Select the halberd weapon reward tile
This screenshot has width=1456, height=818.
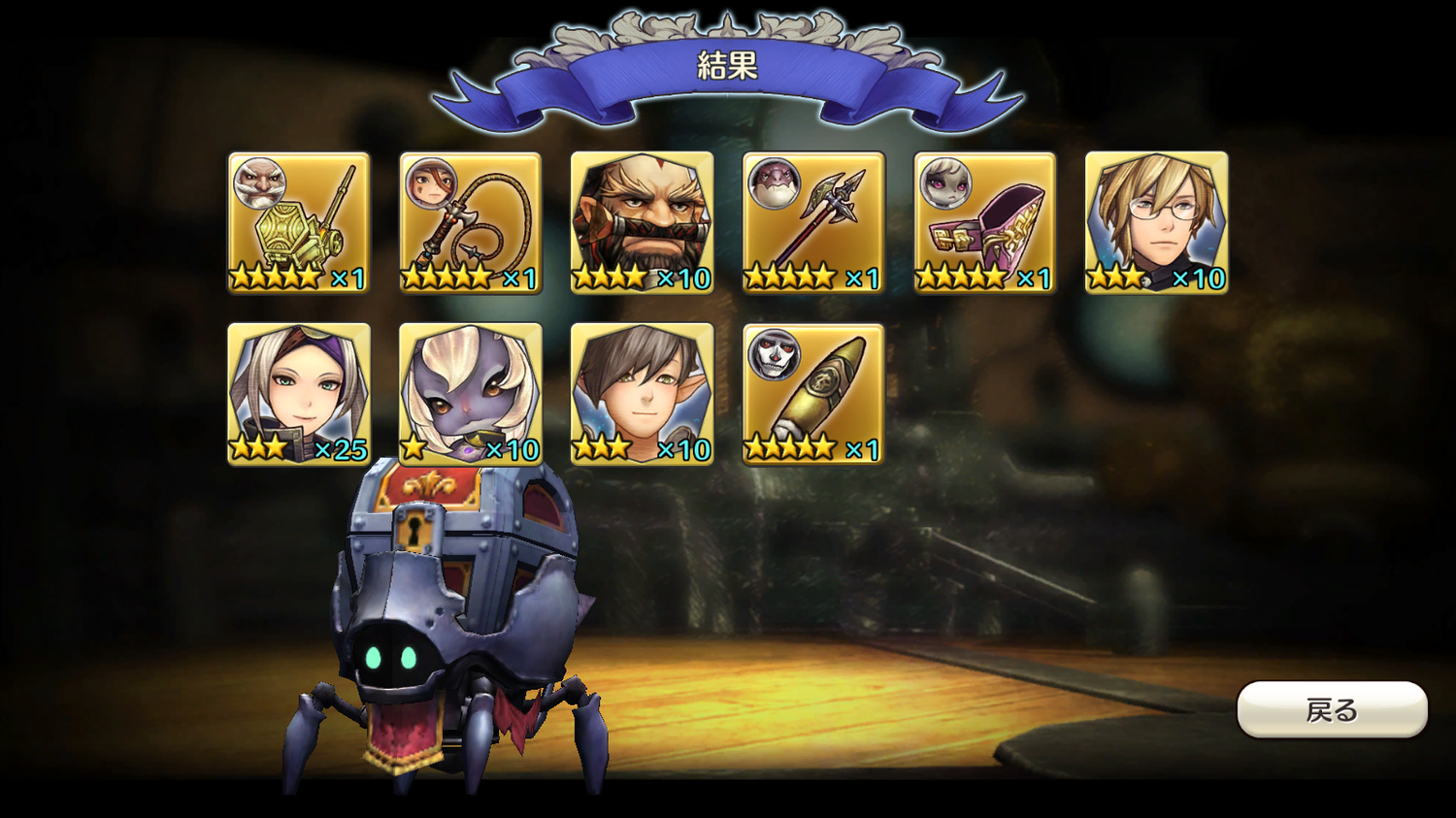click(x=813, y=222)
